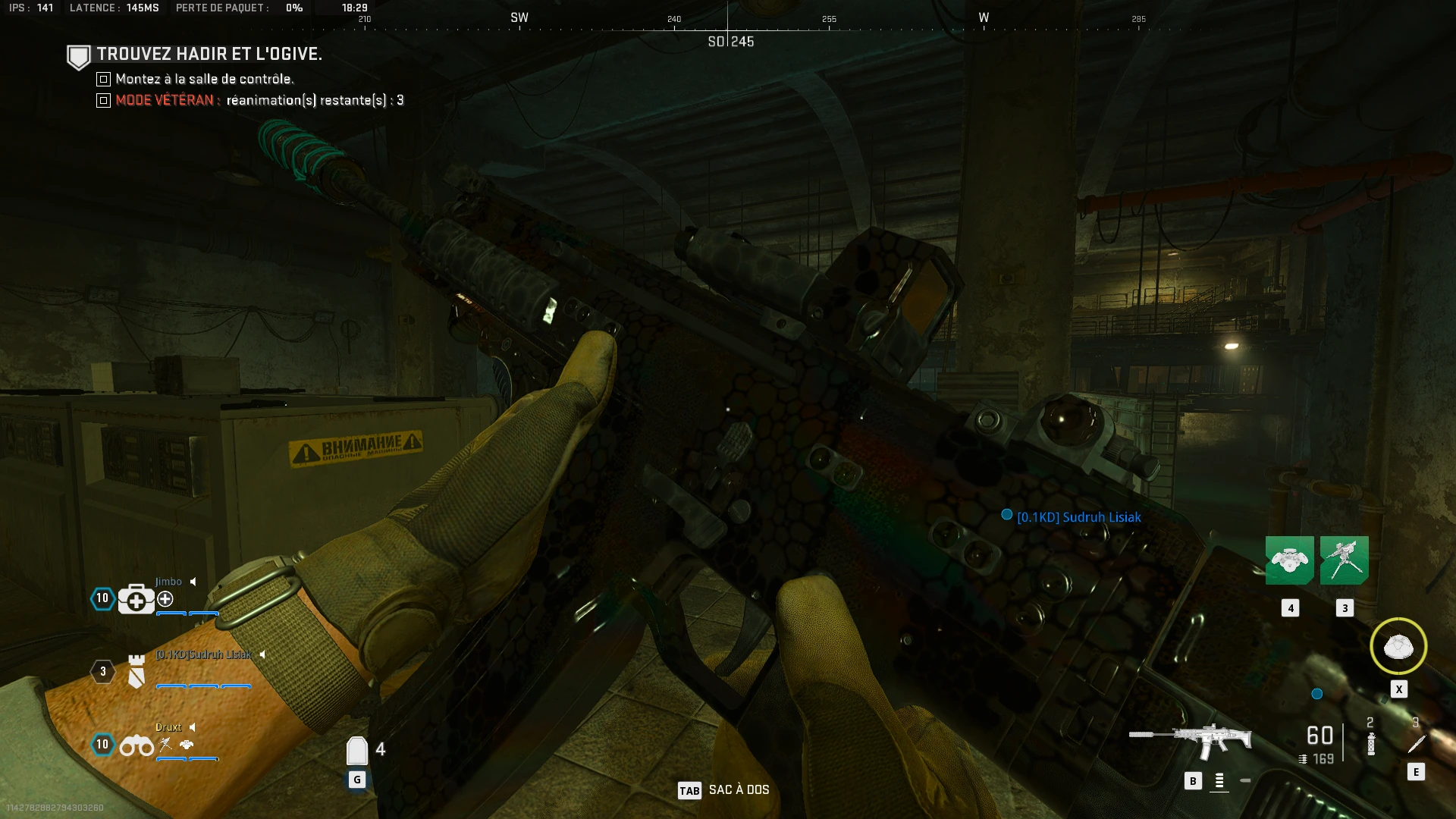Click the ammo magazine icon beside 169
This screenshot has height=819, width=1456.
[1304, 758]
